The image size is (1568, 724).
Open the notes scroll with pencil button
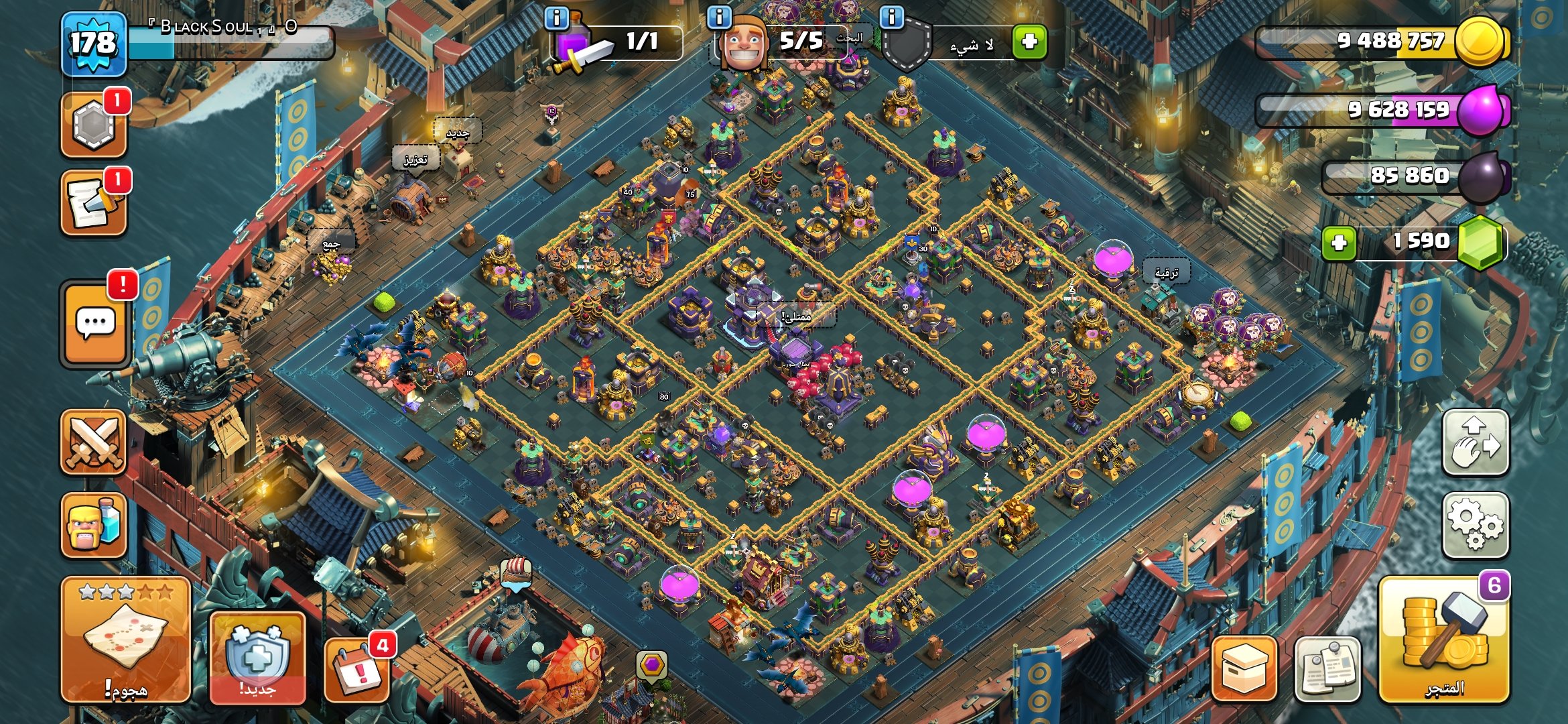pos(94,204)
